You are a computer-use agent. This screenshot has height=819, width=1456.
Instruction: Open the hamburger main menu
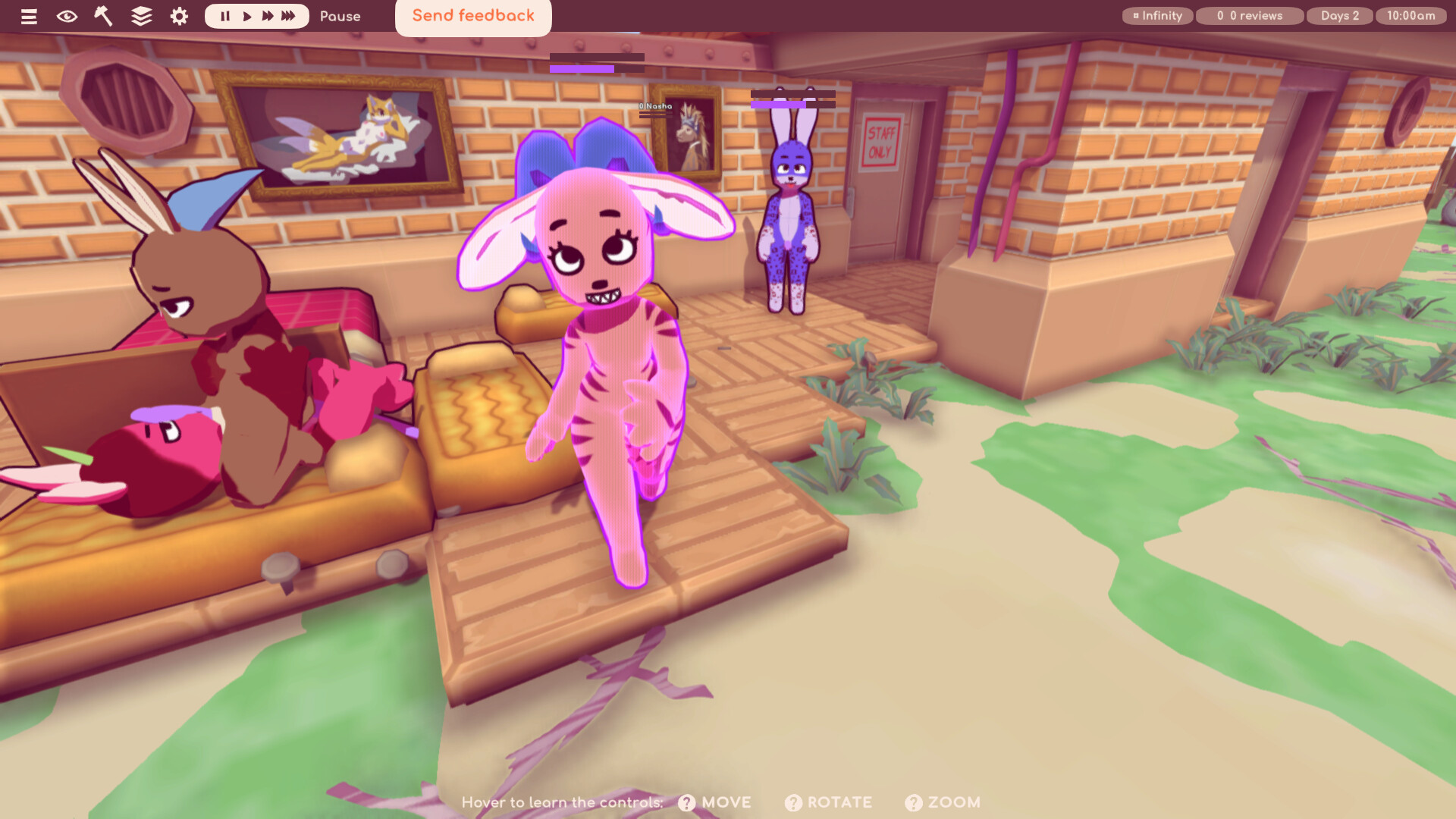[29, 16]
